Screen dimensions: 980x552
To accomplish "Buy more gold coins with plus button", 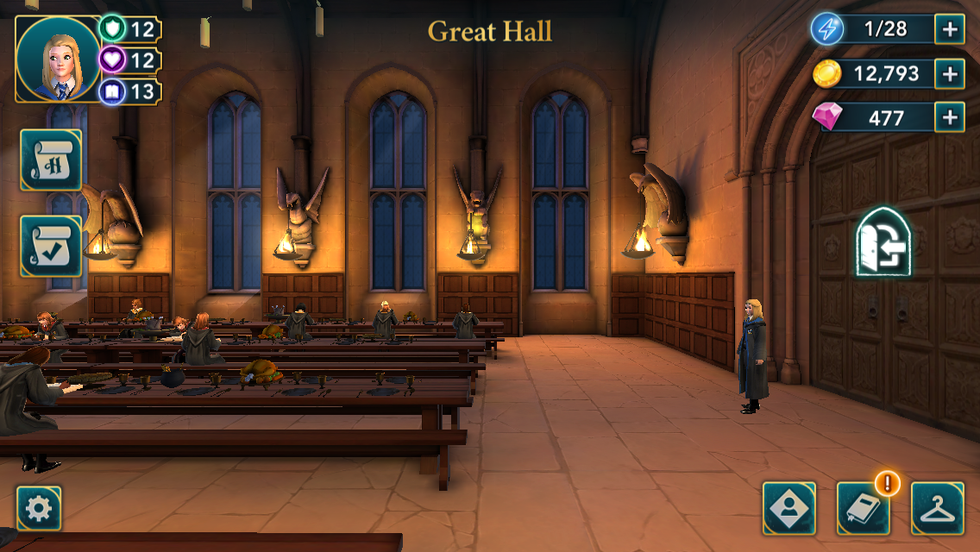I will [949, 73].
